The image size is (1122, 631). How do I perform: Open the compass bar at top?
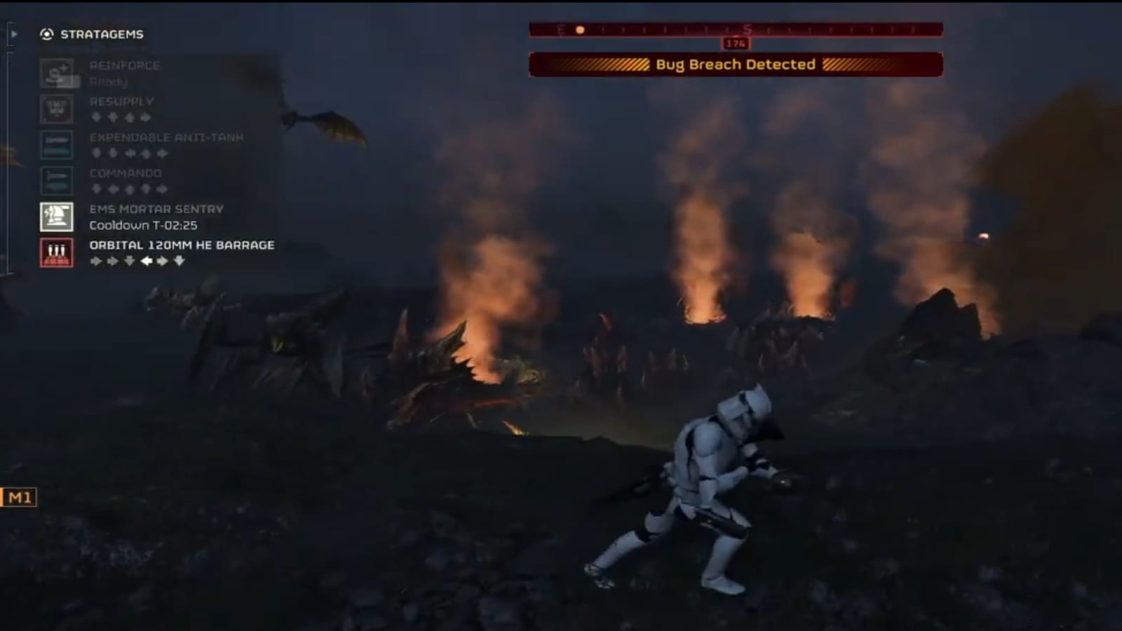click(736, 30)
